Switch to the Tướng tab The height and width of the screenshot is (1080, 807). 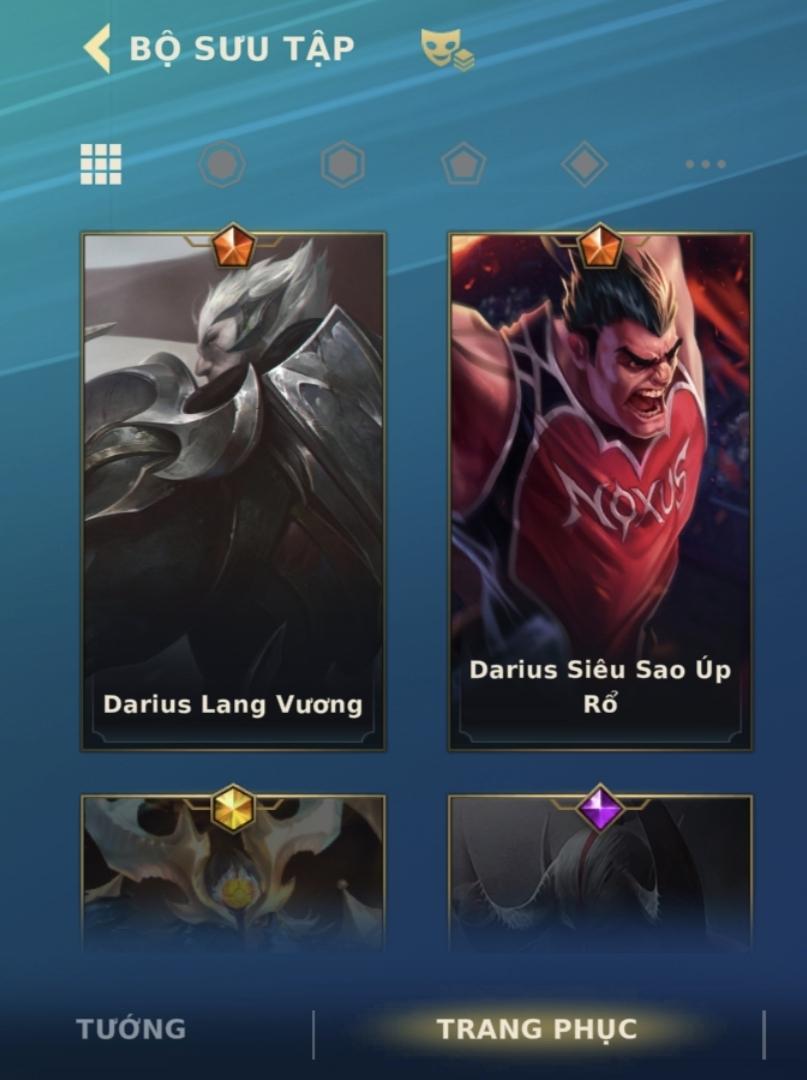click(x=131, y=1029)
